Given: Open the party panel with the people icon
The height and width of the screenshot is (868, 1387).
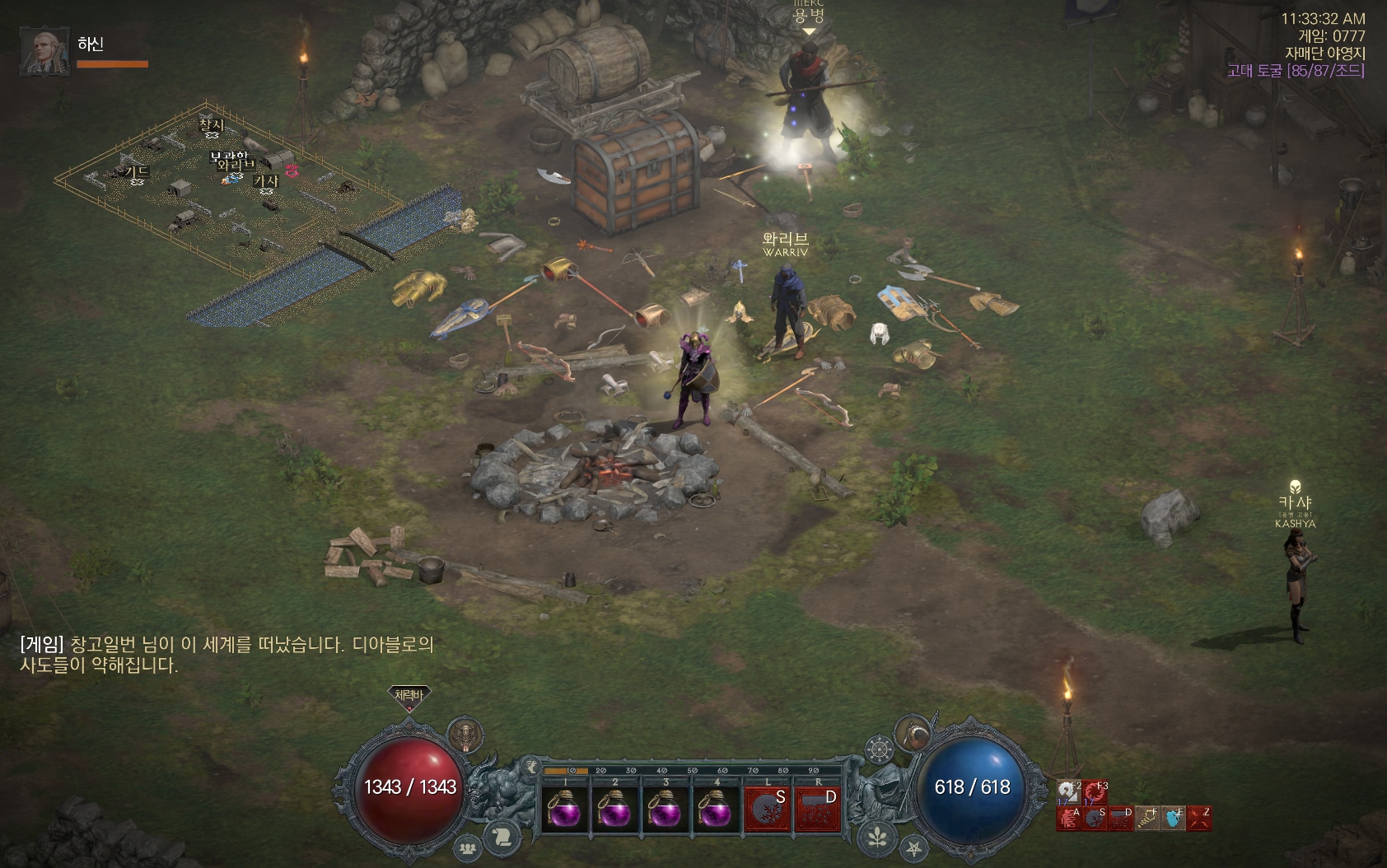Looking at the screenshot, I should click(469, 847).
